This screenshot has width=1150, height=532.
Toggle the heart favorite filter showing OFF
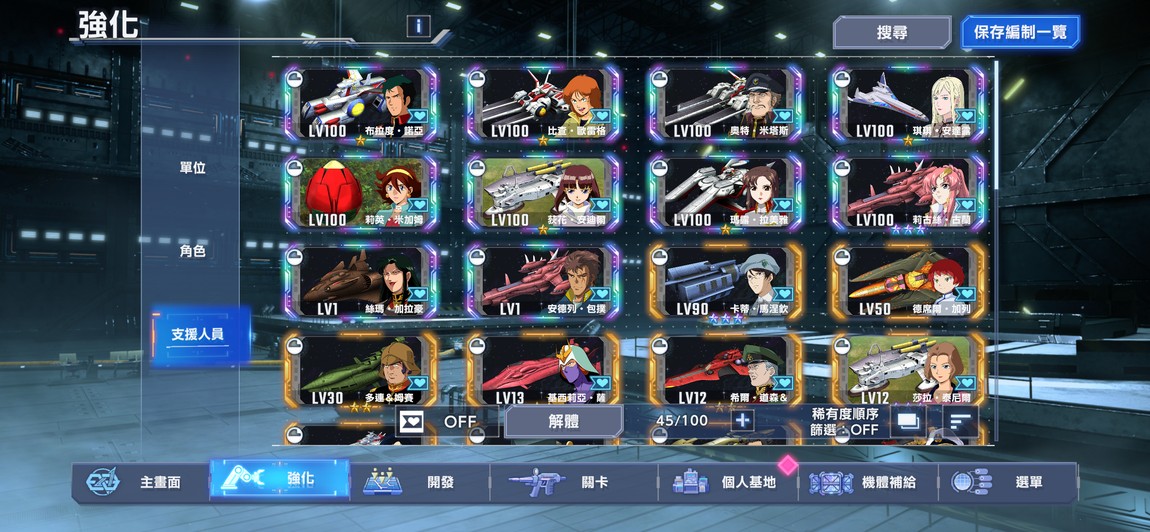[x=439, y=421]
